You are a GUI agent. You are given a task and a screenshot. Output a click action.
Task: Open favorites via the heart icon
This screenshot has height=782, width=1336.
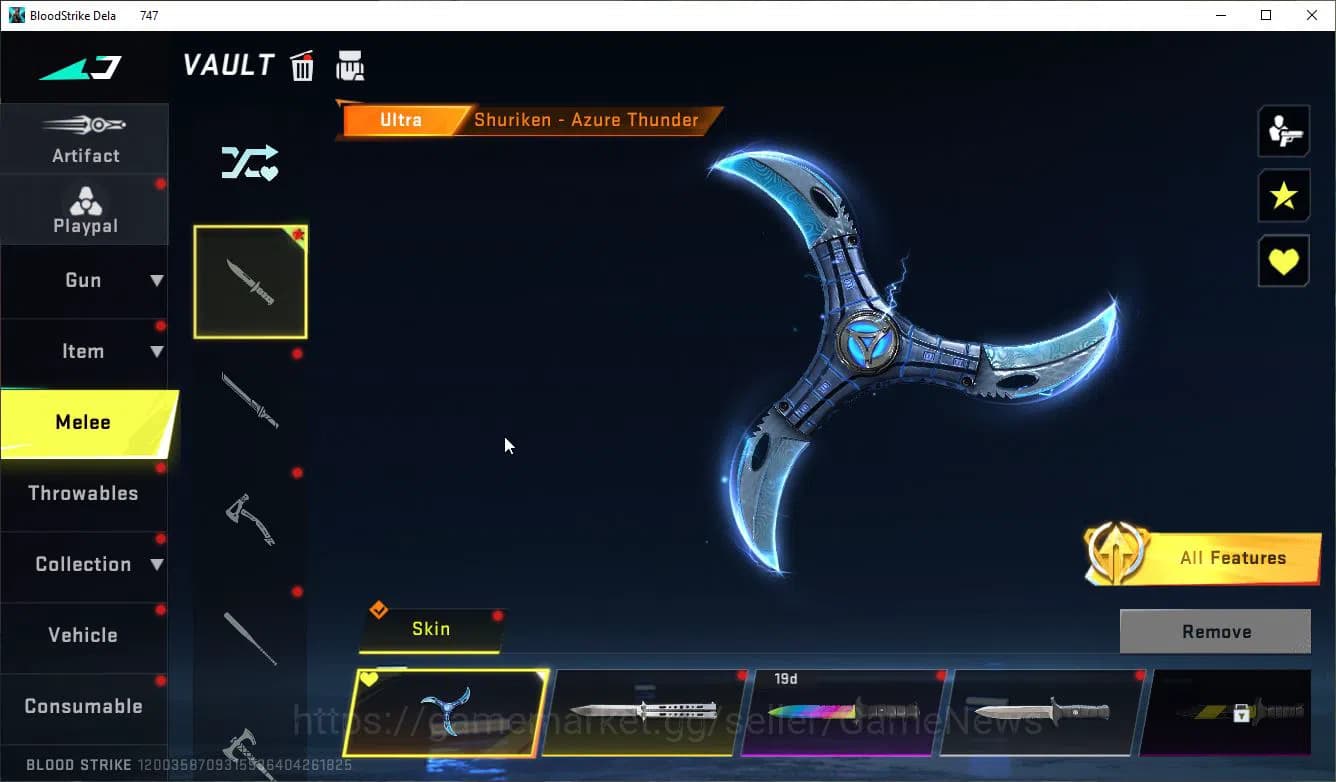click(x=1283, y=261)
